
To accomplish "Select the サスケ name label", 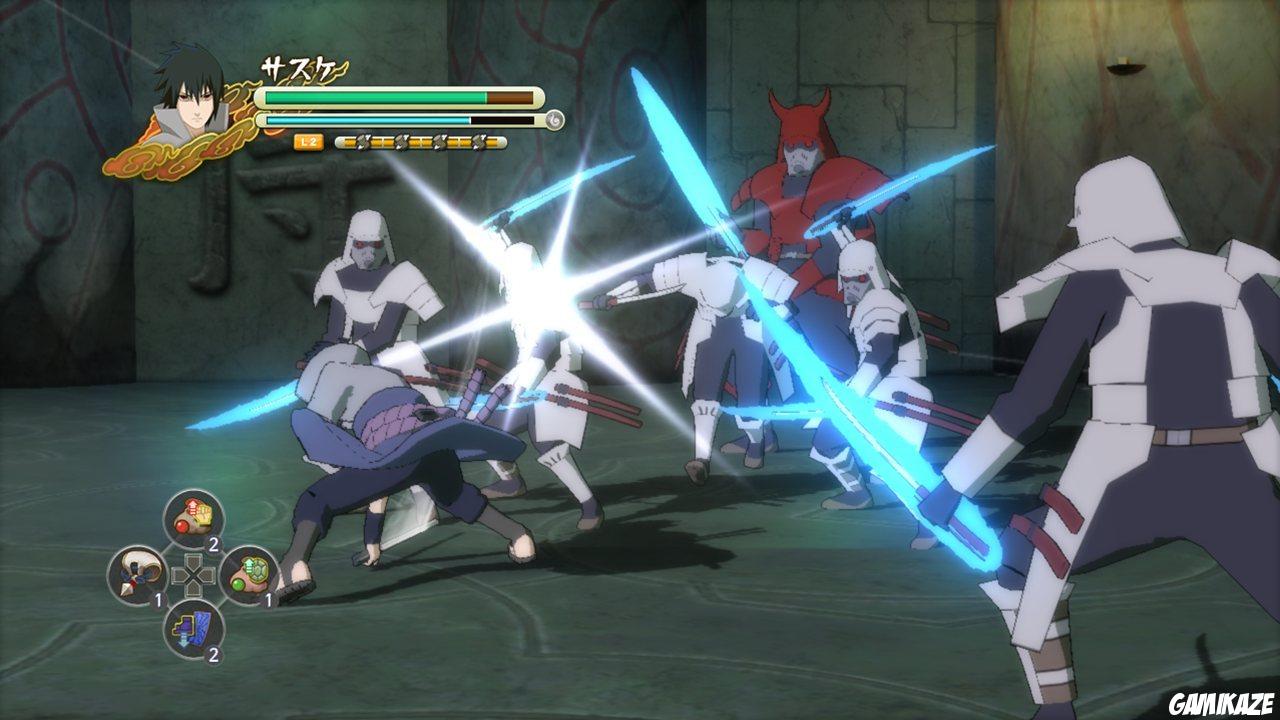I will pyautogui.click(x=298, y=66).
